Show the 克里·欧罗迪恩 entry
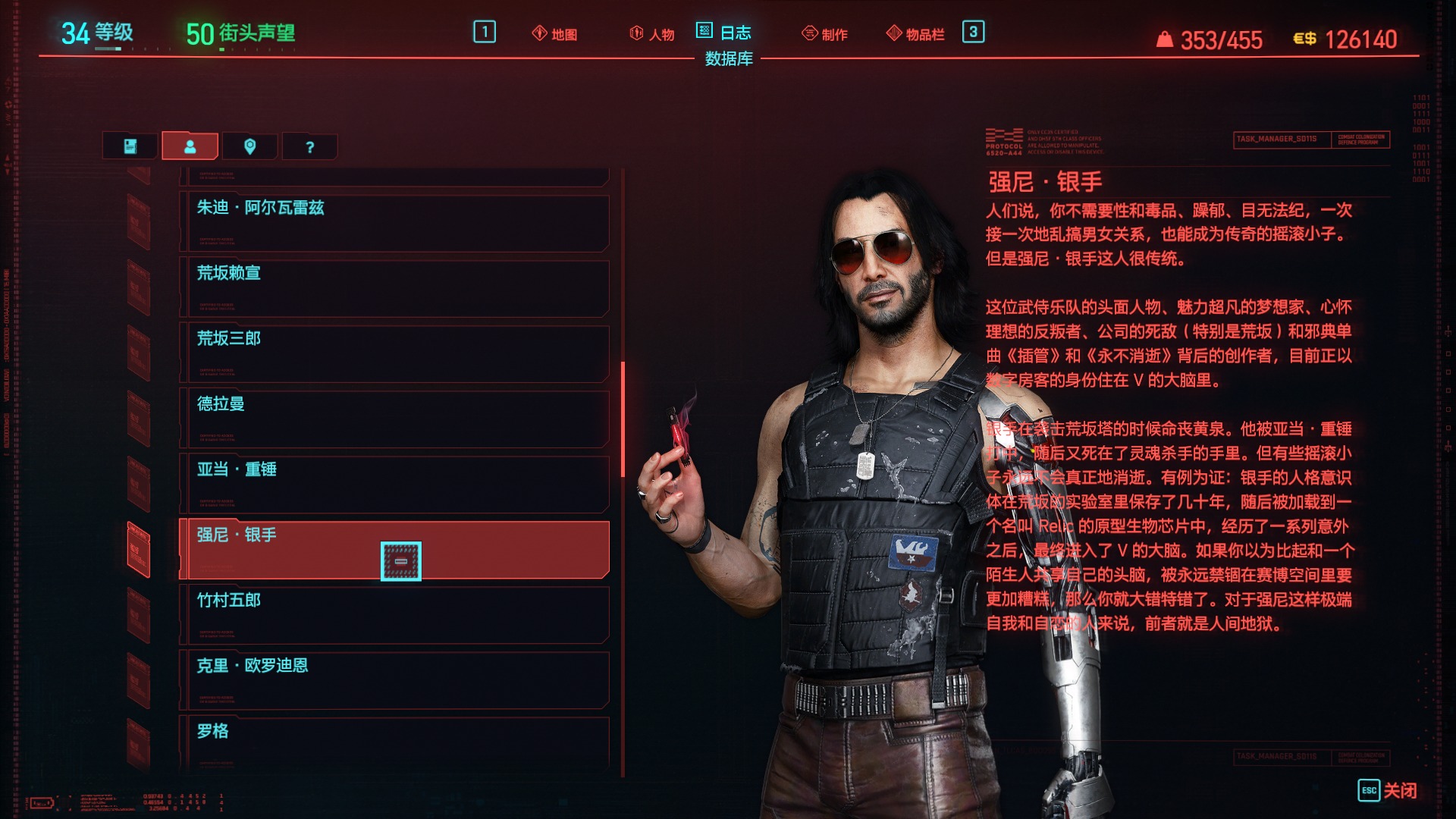The height and width of the screenshot is (819, 1456). coord(394,680)
